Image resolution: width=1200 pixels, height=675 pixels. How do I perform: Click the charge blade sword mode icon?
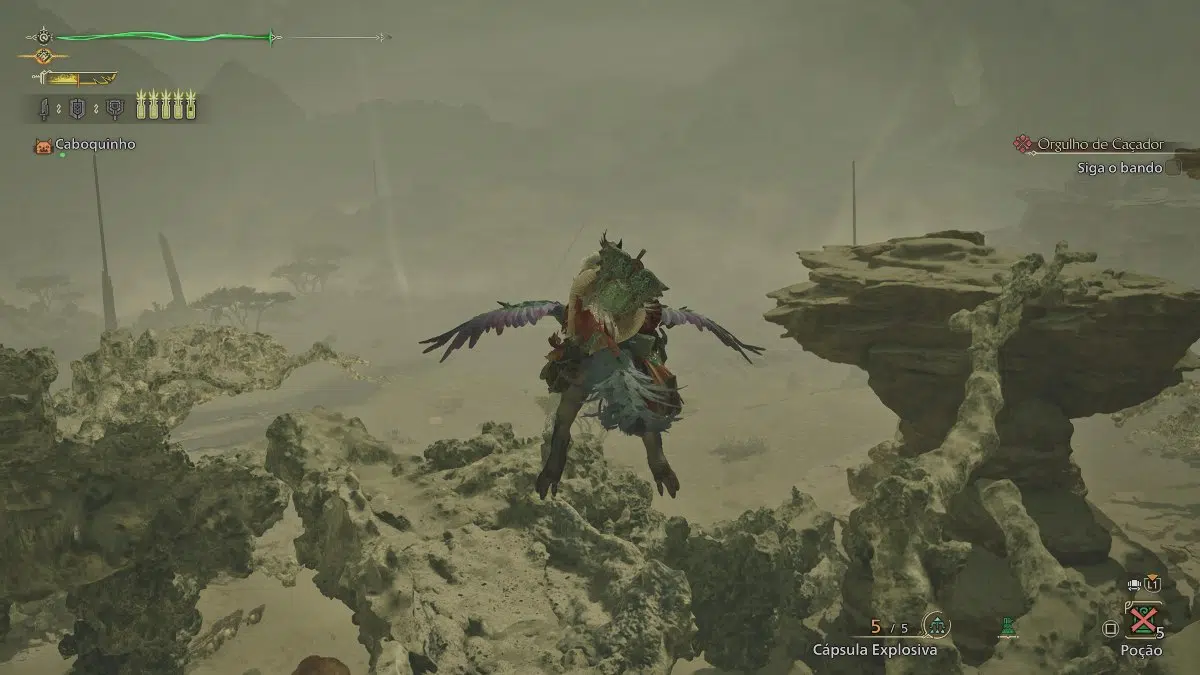pyautogui.click(x=45, y=107)
